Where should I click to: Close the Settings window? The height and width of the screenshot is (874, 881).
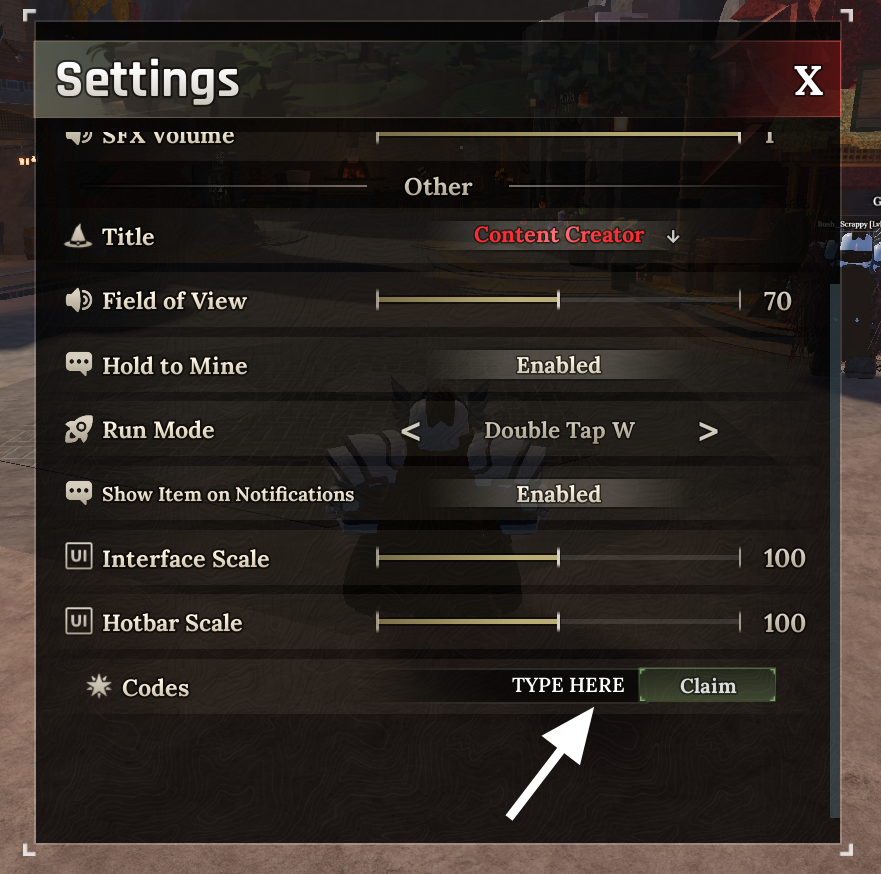(x=808, y=81)
